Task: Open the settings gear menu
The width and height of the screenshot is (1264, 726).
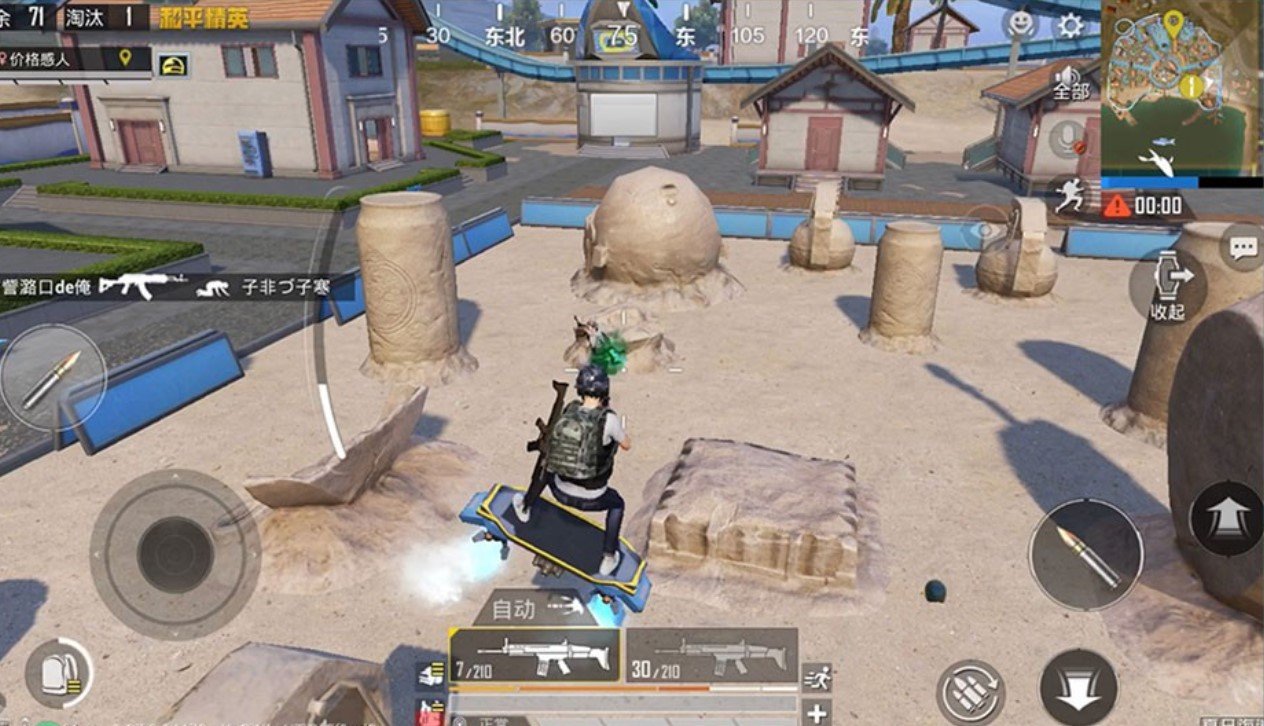Action: click(x=1070, y=25)
